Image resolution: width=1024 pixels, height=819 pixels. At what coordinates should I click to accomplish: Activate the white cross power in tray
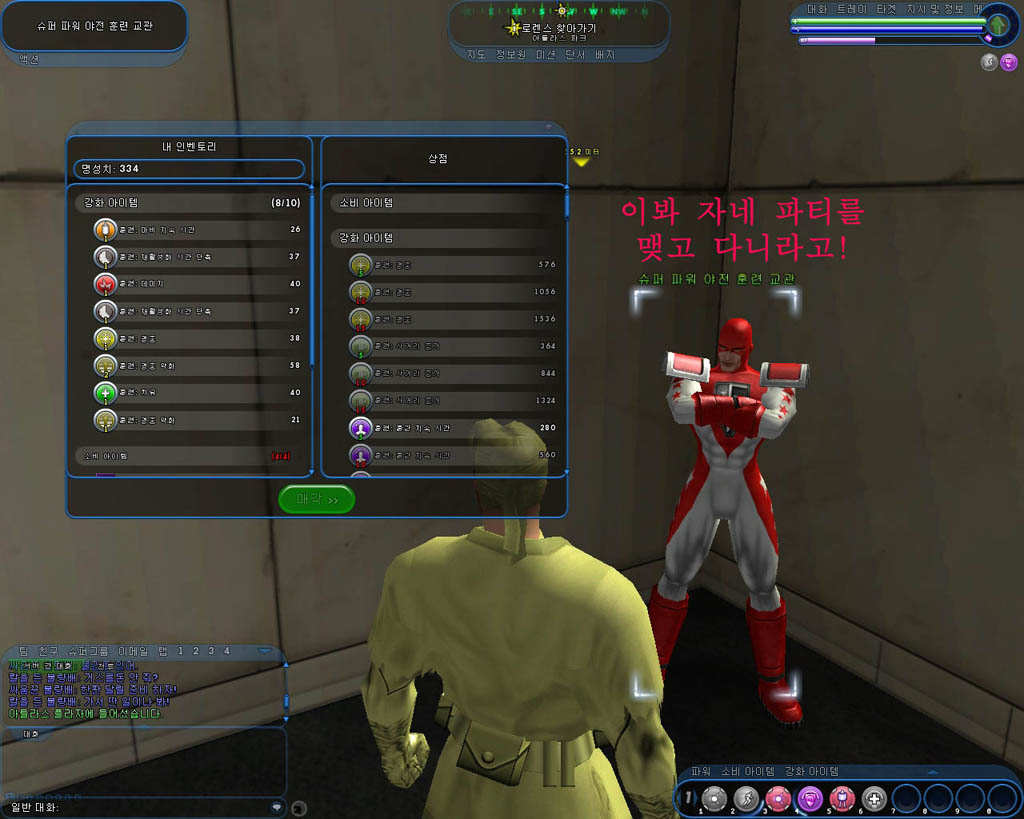coord(873,798)
